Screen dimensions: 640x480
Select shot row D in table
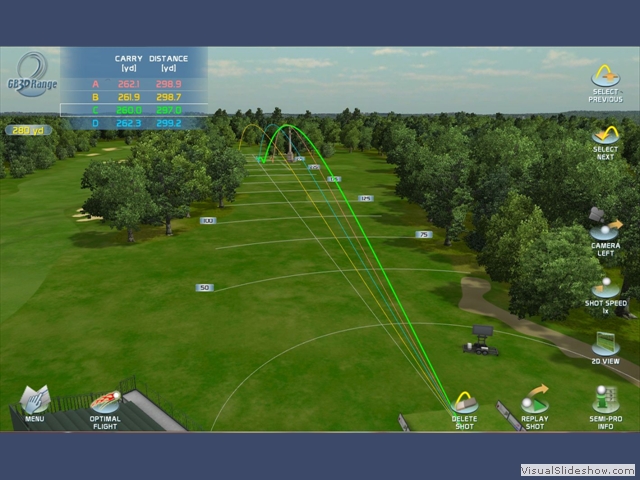pyautogui.click(x=134, y=123)
